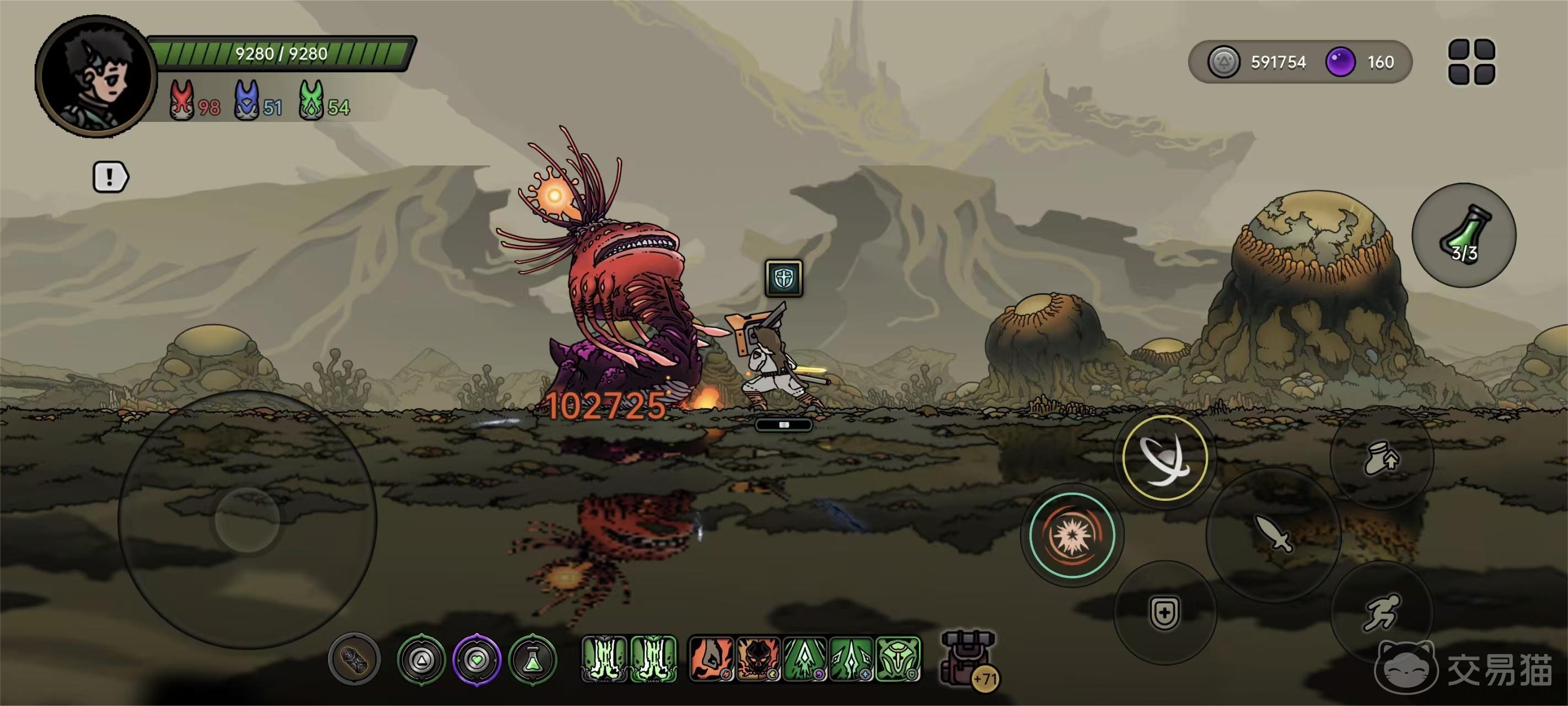Image resolution: width=1568 pixels, height=706 pixels.
Task: Choose the purple-ringed green heart slot
Action: coord(477,659)
